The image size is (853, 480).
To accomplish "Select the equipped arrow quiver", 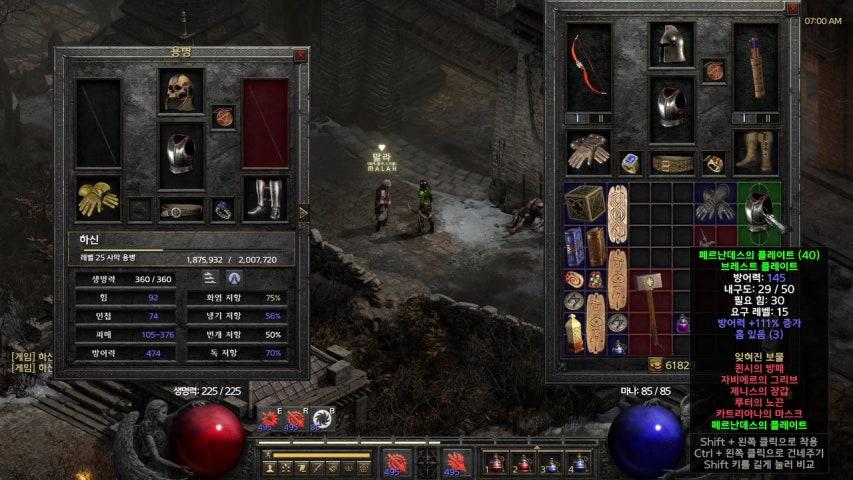I will (x=756, y=64).
